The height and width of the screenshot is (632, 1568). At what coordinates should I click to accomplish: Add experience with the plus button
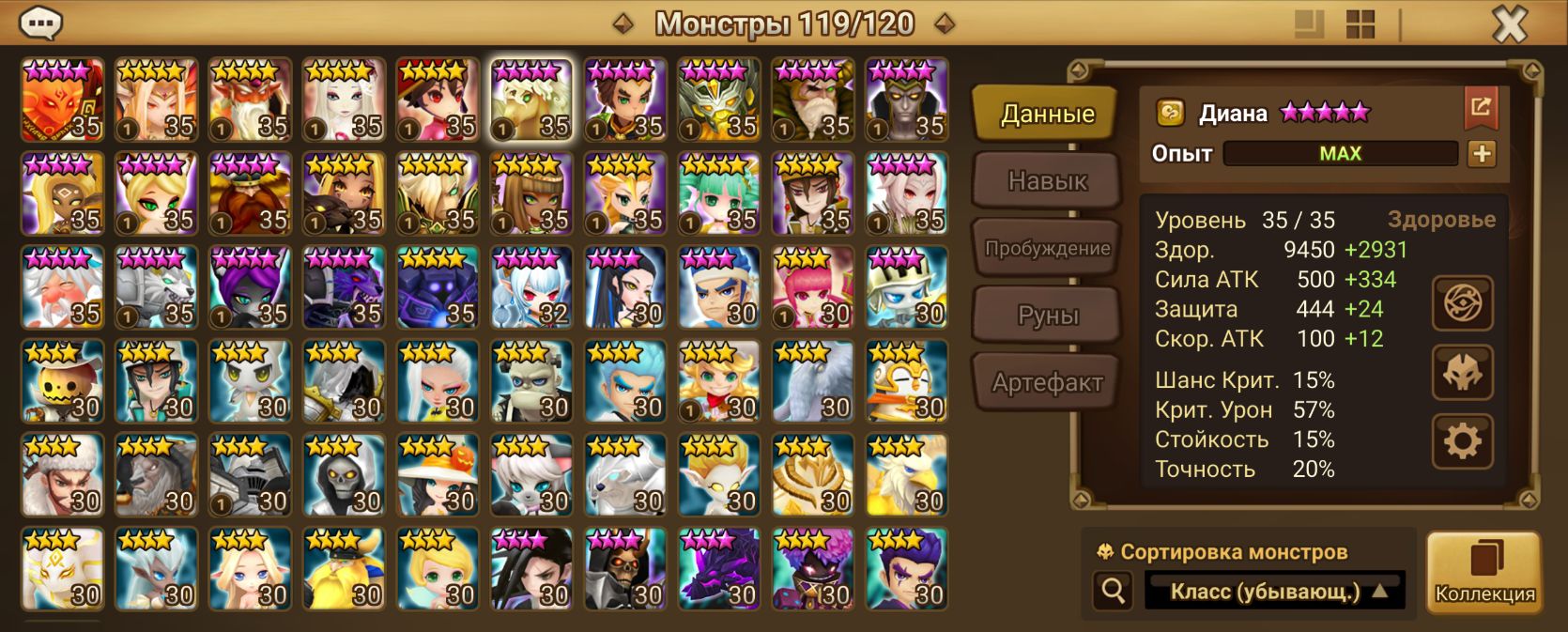(x=1482, y=154)
